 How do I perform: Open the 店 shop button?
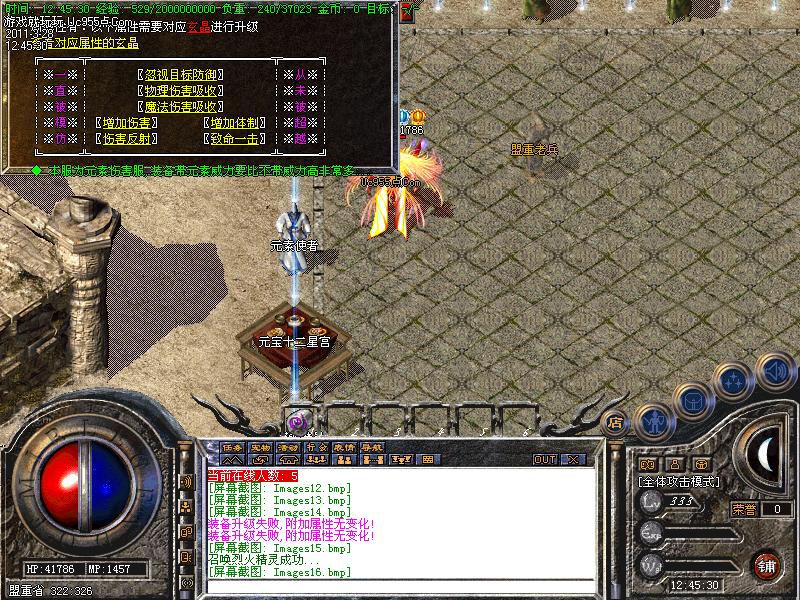(616, 423)
